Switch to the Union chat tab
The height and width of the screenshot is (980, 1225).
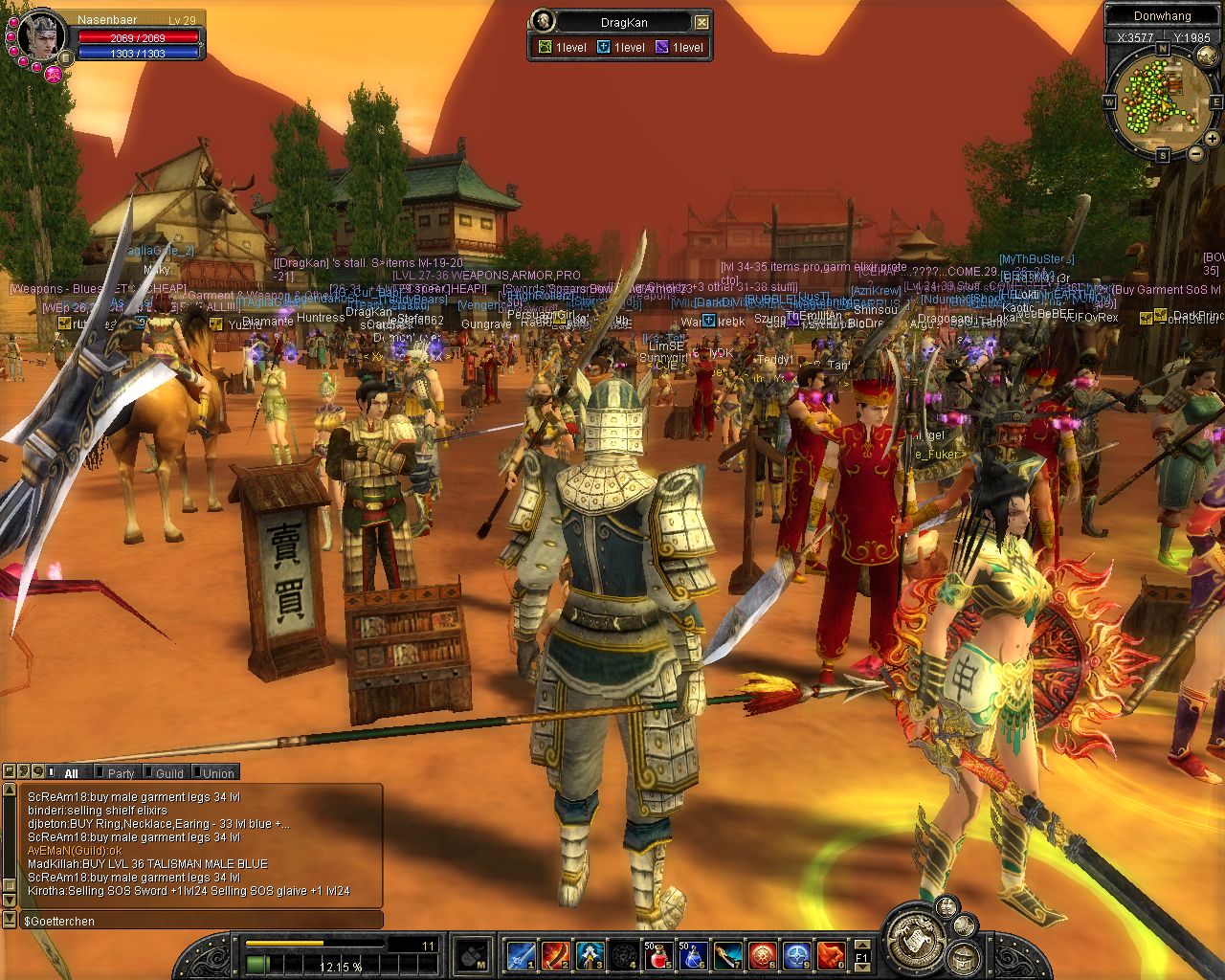coord(217,773)
